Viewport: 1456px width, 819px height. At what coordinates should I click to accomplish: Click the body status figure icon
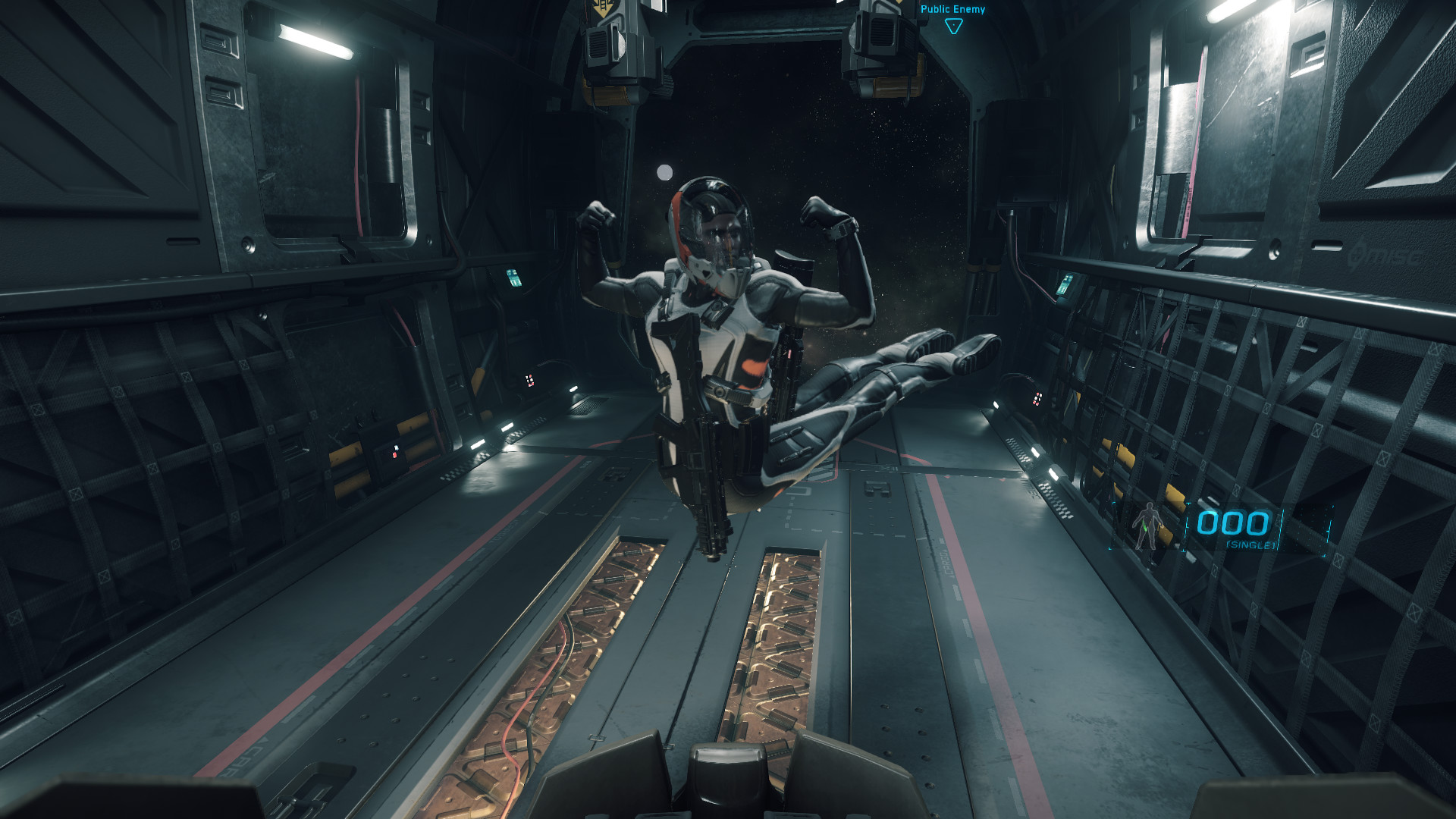pyautogui.click(x=1147, y=525)
